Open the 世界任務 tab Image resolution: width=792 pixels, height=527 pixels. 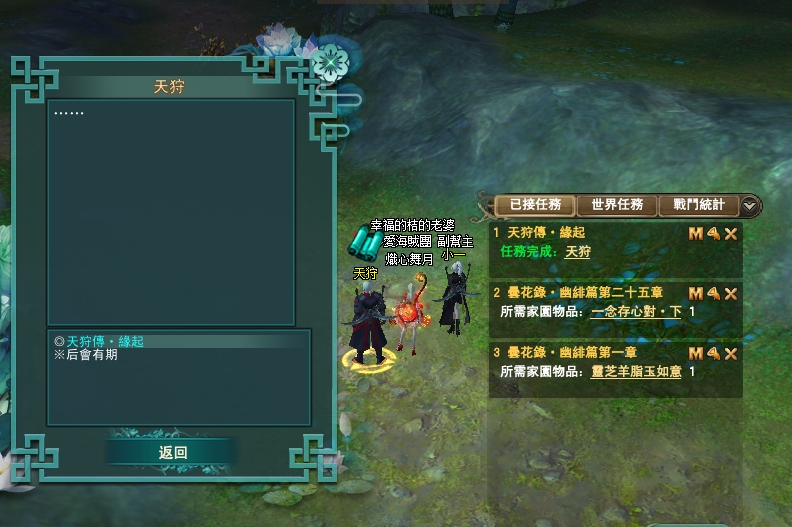[617, 205]
